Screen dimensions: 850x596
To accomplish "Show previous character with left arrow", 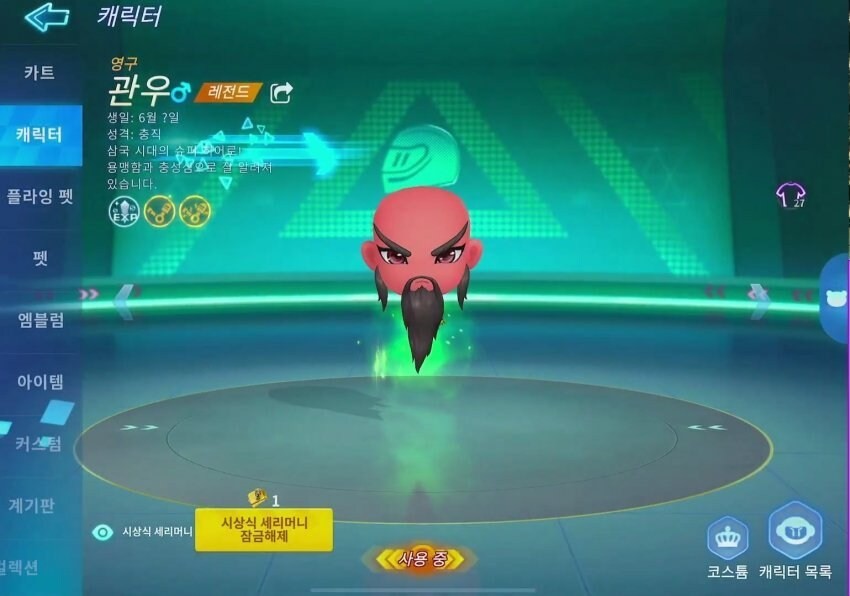I will click(124, 300).
